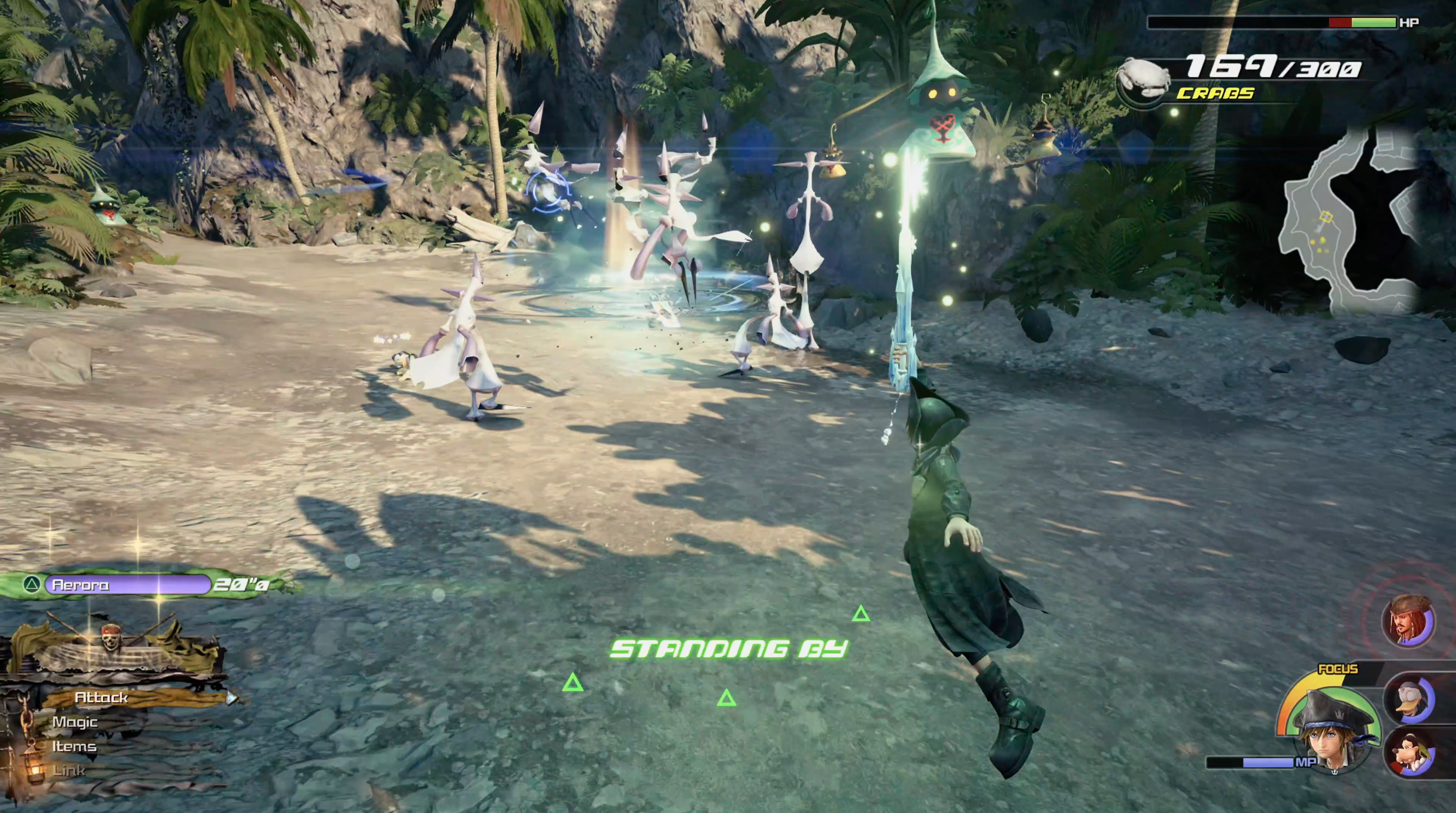Select Goofy's party portrait
The image size is (1456, 813).
coord(1409,752)
